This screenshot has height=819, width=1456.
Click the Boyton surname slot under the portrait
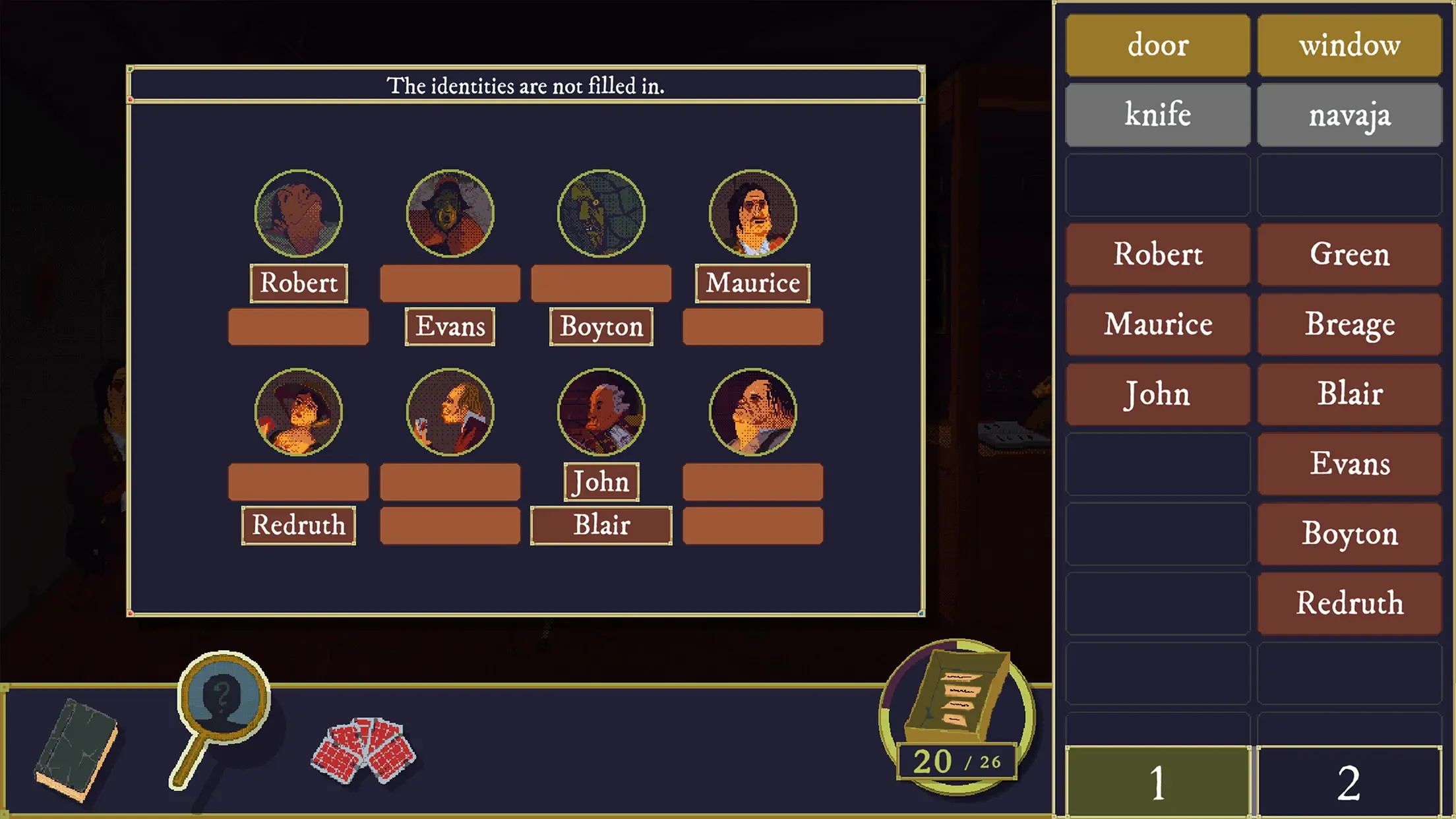point(601,326)
